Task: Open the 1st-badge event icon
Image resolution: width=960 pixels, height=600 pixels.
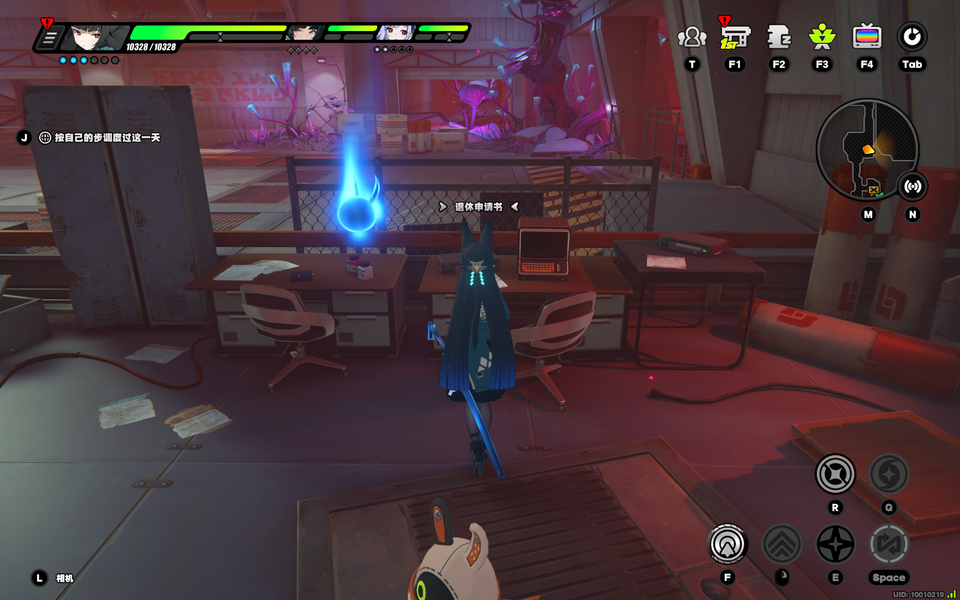Action: [x=735, y=38]
